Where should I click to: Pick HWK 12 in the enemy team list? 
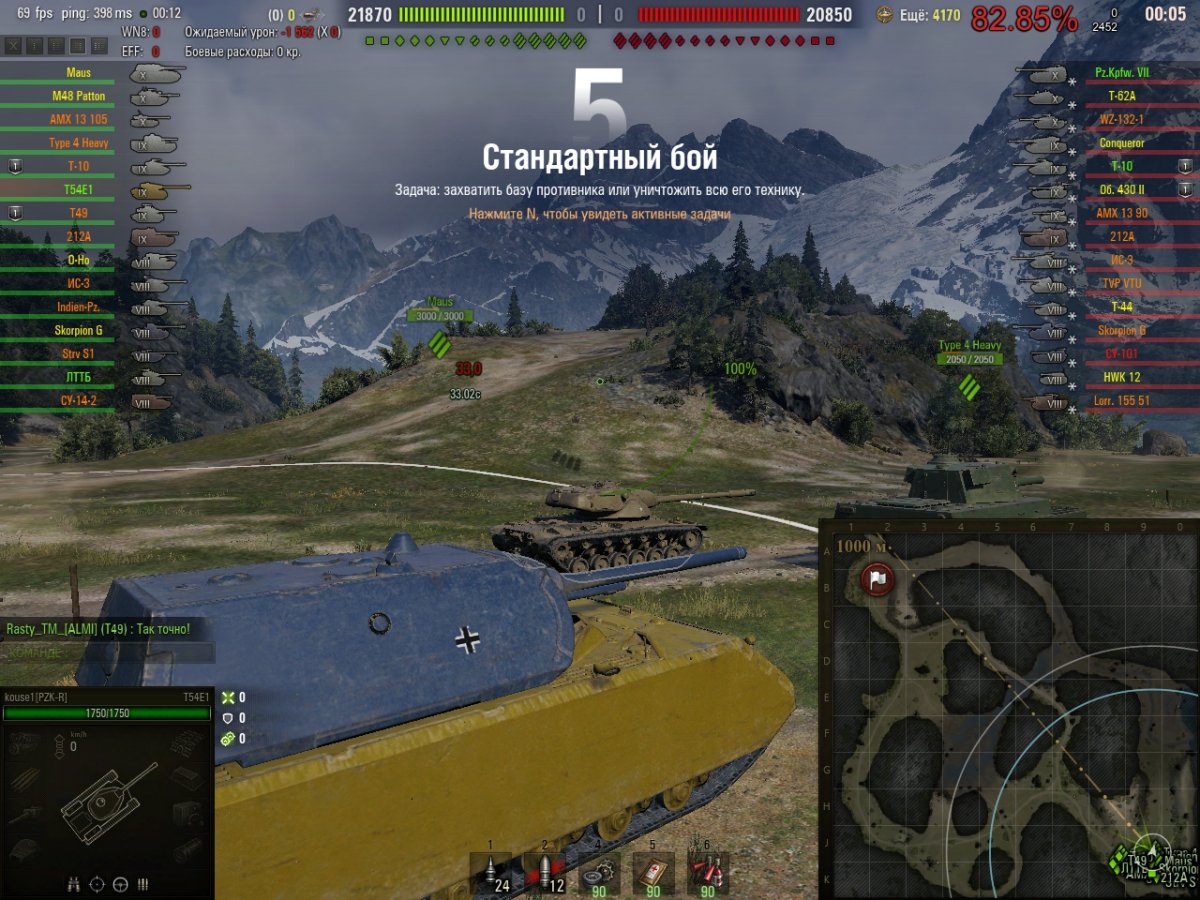1122,378
